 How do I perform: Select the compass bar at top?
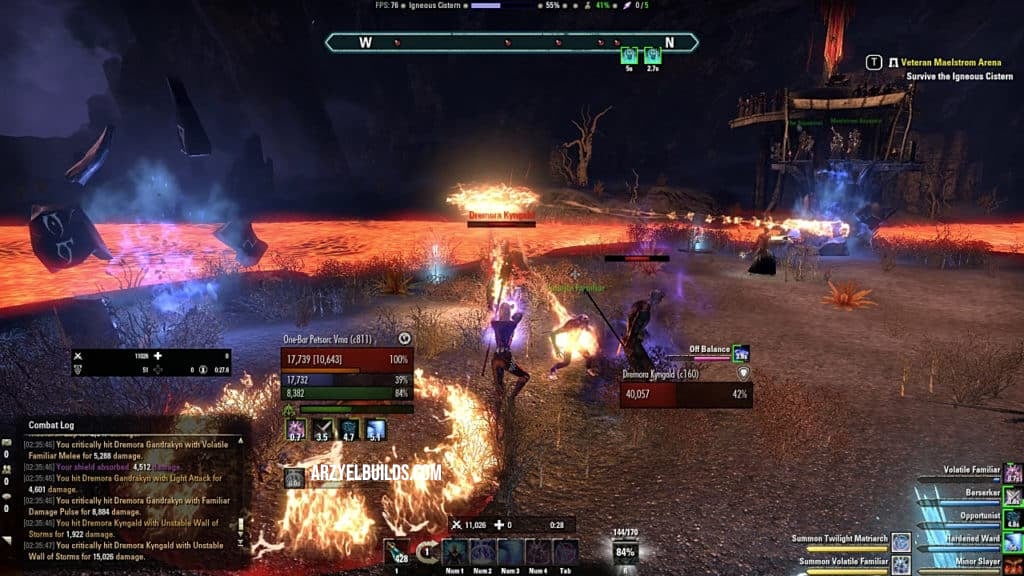(x=511, y=43)
